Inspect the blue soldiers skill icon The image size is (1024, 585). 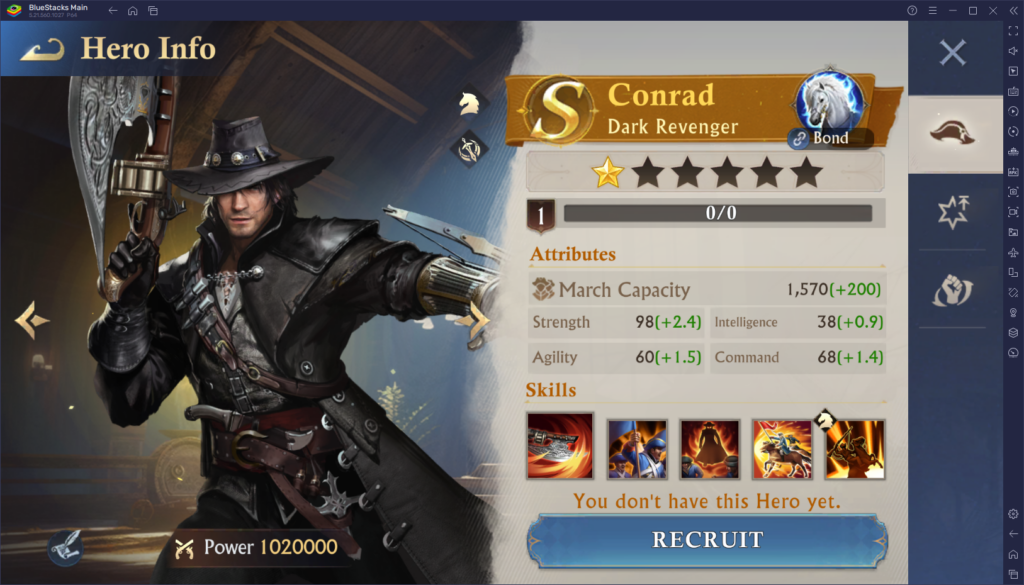[636, 448]
